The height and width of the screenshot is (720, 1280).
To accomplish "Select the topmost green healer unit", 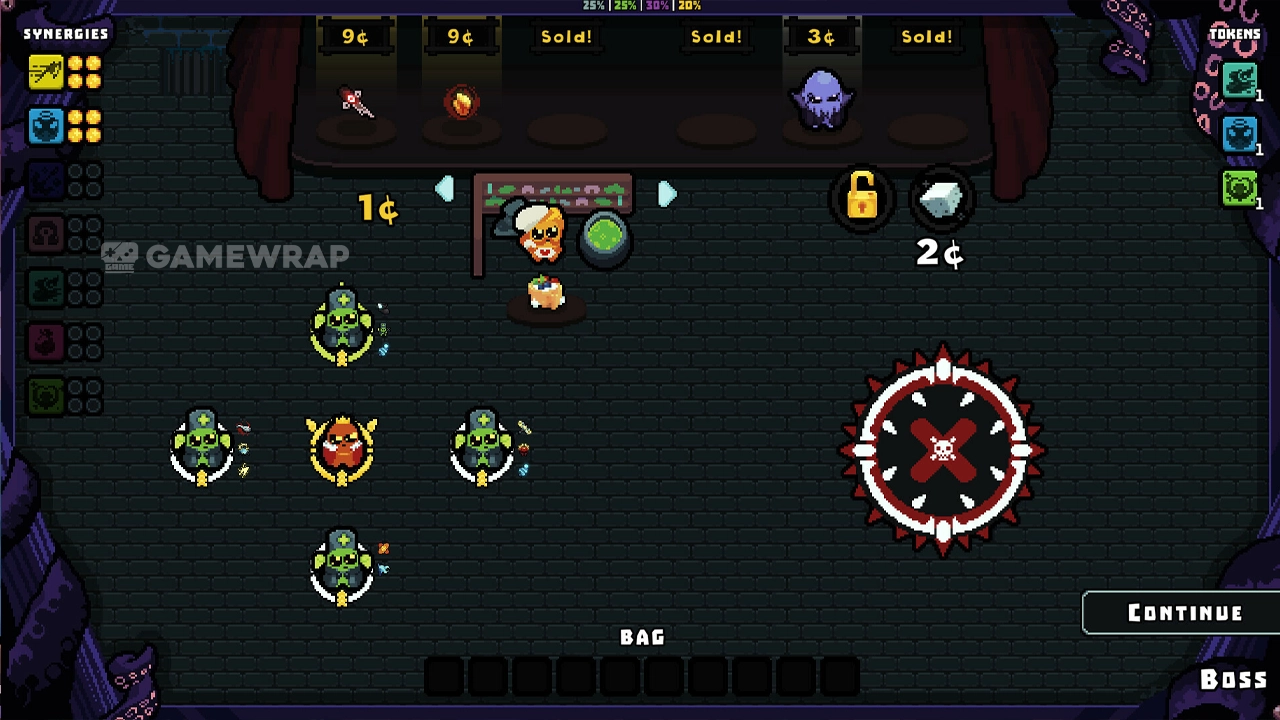I will pyautogui.click(x=343, y=324).
